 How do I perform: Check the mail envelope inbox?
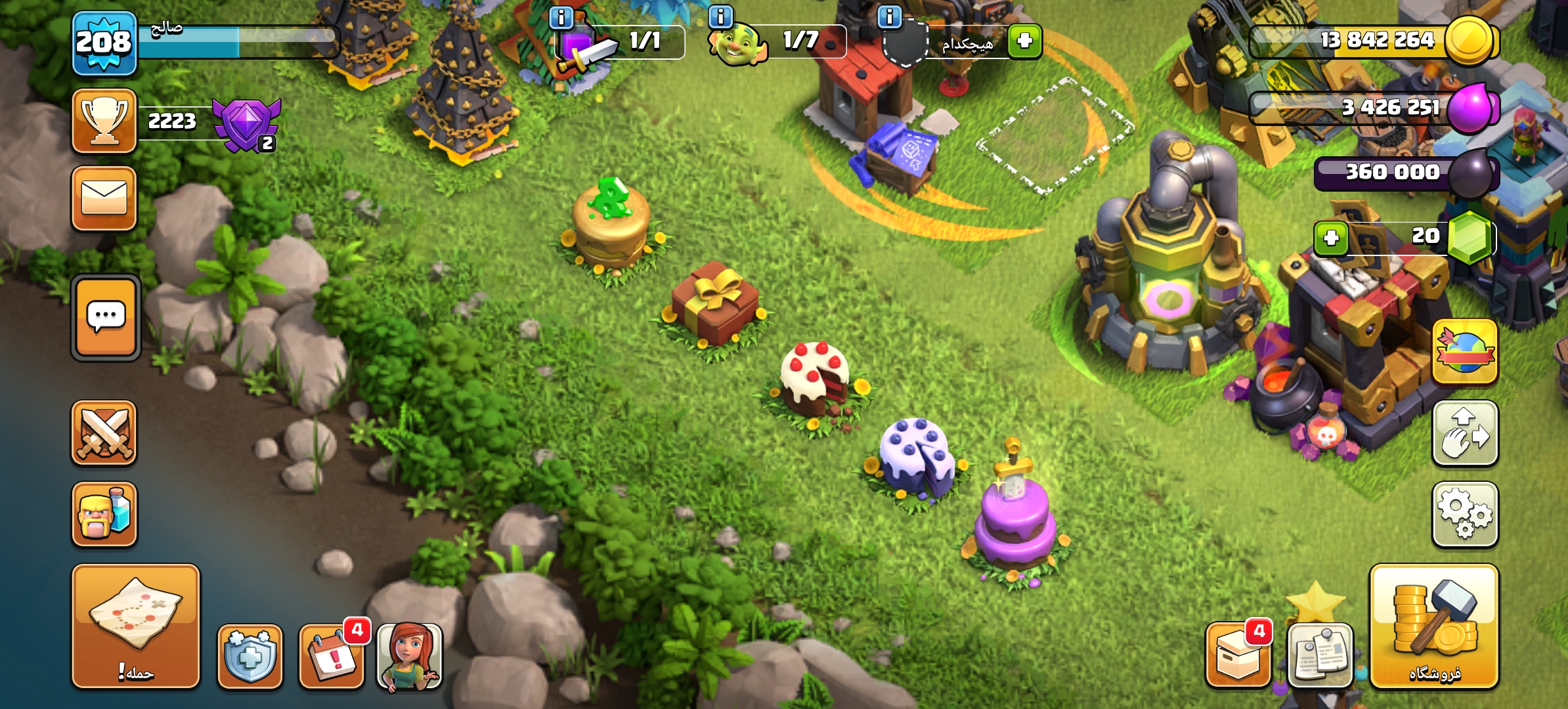point(104,198)
